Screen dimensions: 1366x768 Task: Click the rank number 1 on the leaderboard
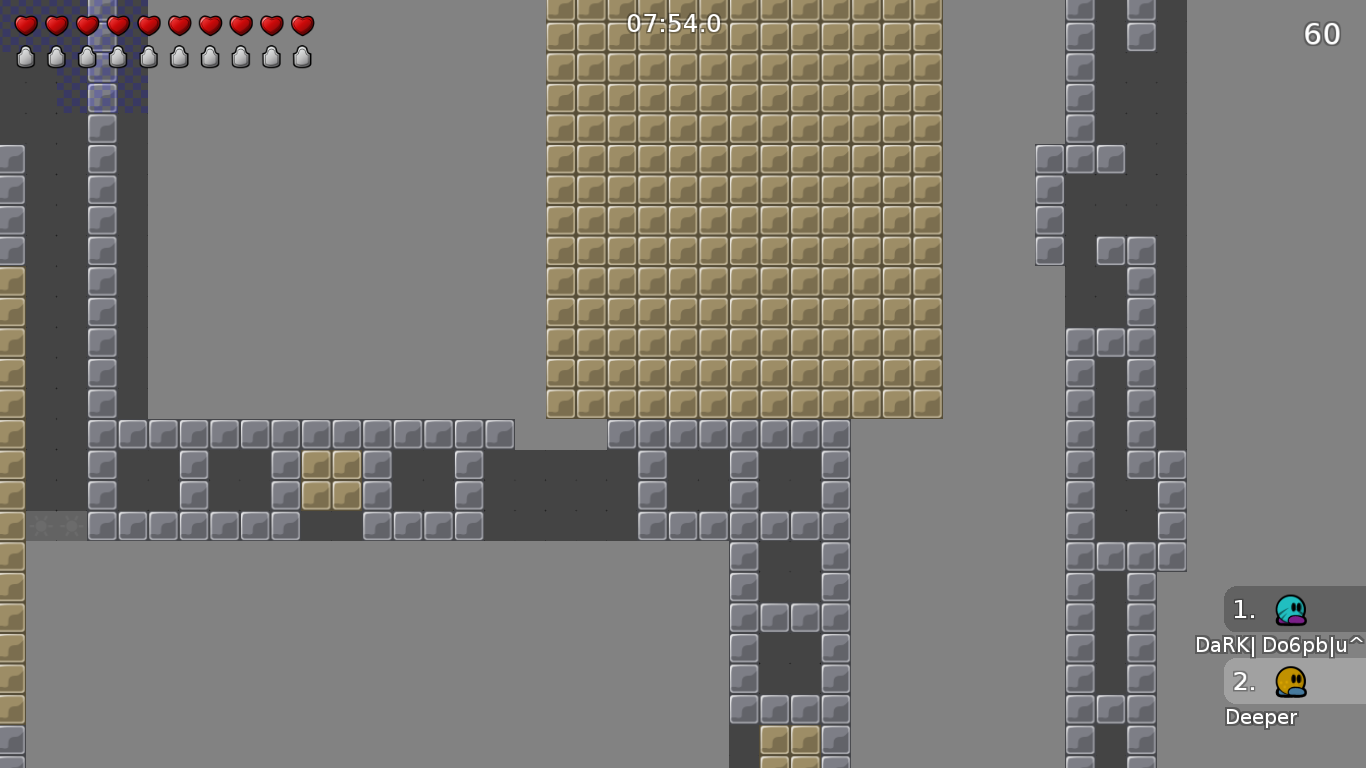[1243, 609]
